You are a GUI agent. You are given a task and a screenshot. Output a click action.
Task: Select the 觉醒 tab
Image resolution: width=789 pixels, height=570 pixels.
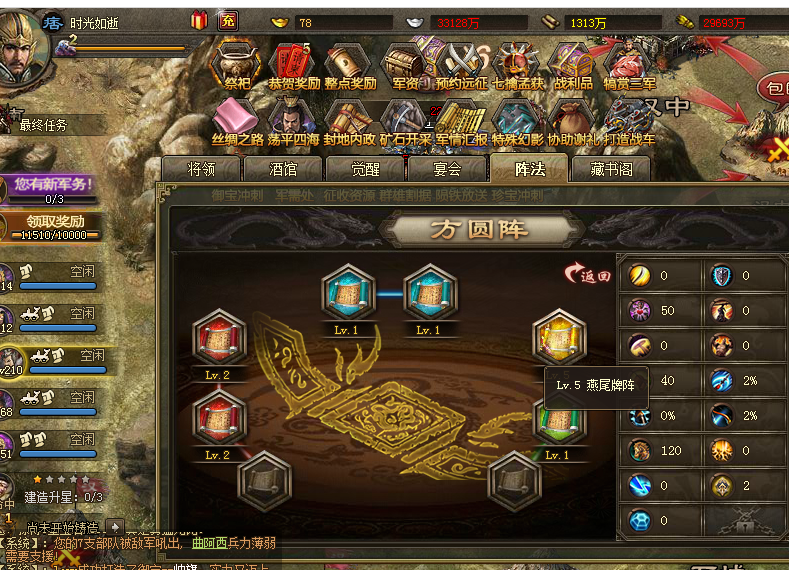365,170
